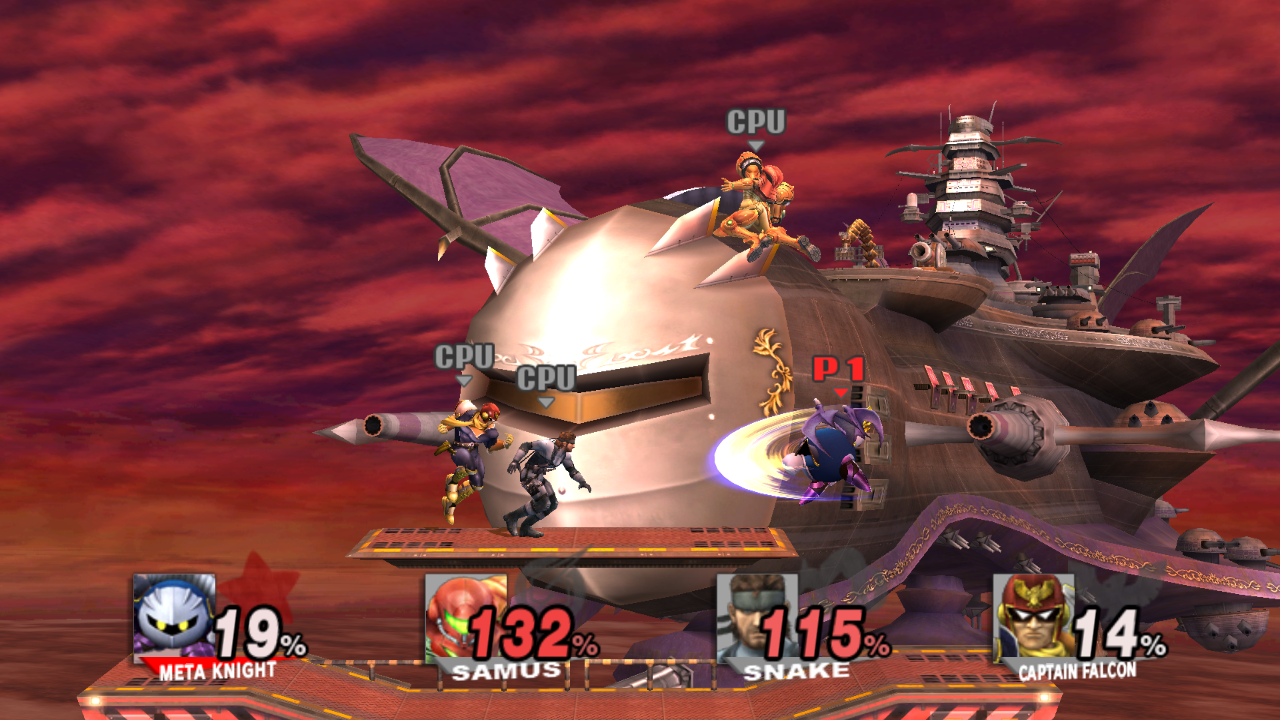Click the Captain Falcon portrait icon
The image size is (1280, 720).
point(1032,617)
